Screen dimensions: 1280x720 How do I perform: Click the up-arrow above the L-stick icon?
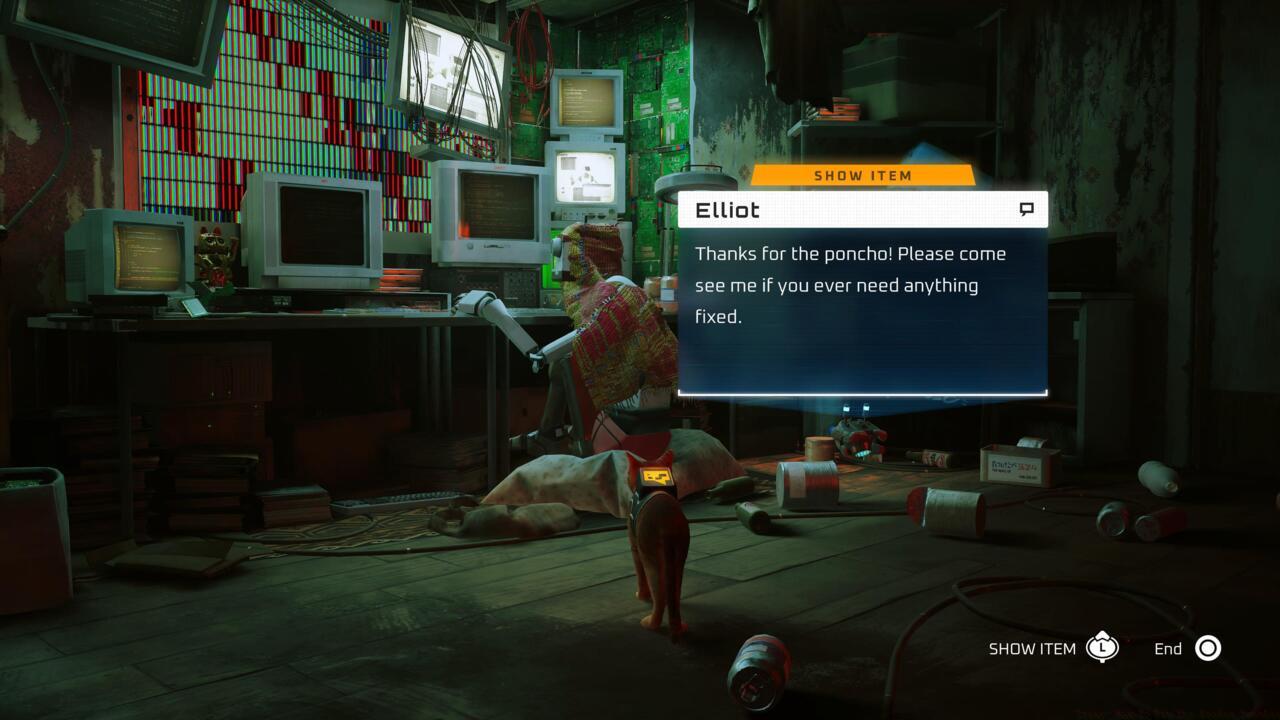[x=1104, y=634]
